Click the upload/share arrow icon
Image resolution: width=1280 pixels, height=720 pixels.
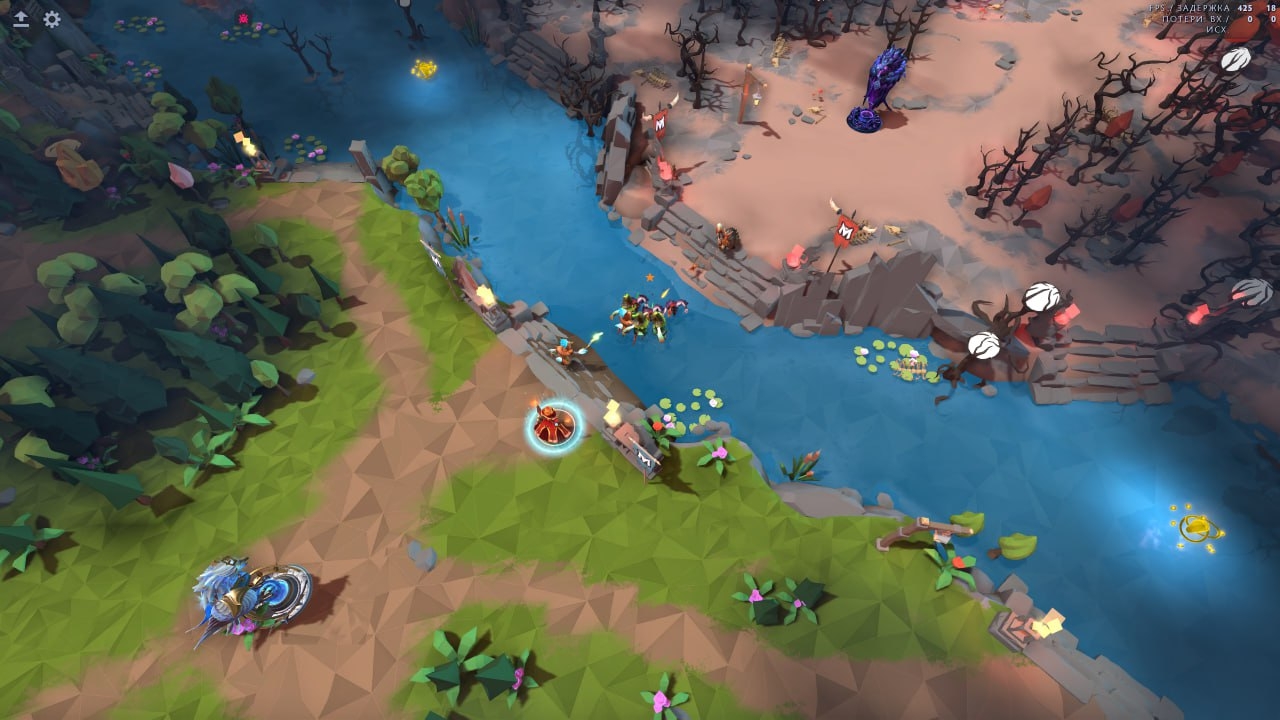[x=21, y=16]
